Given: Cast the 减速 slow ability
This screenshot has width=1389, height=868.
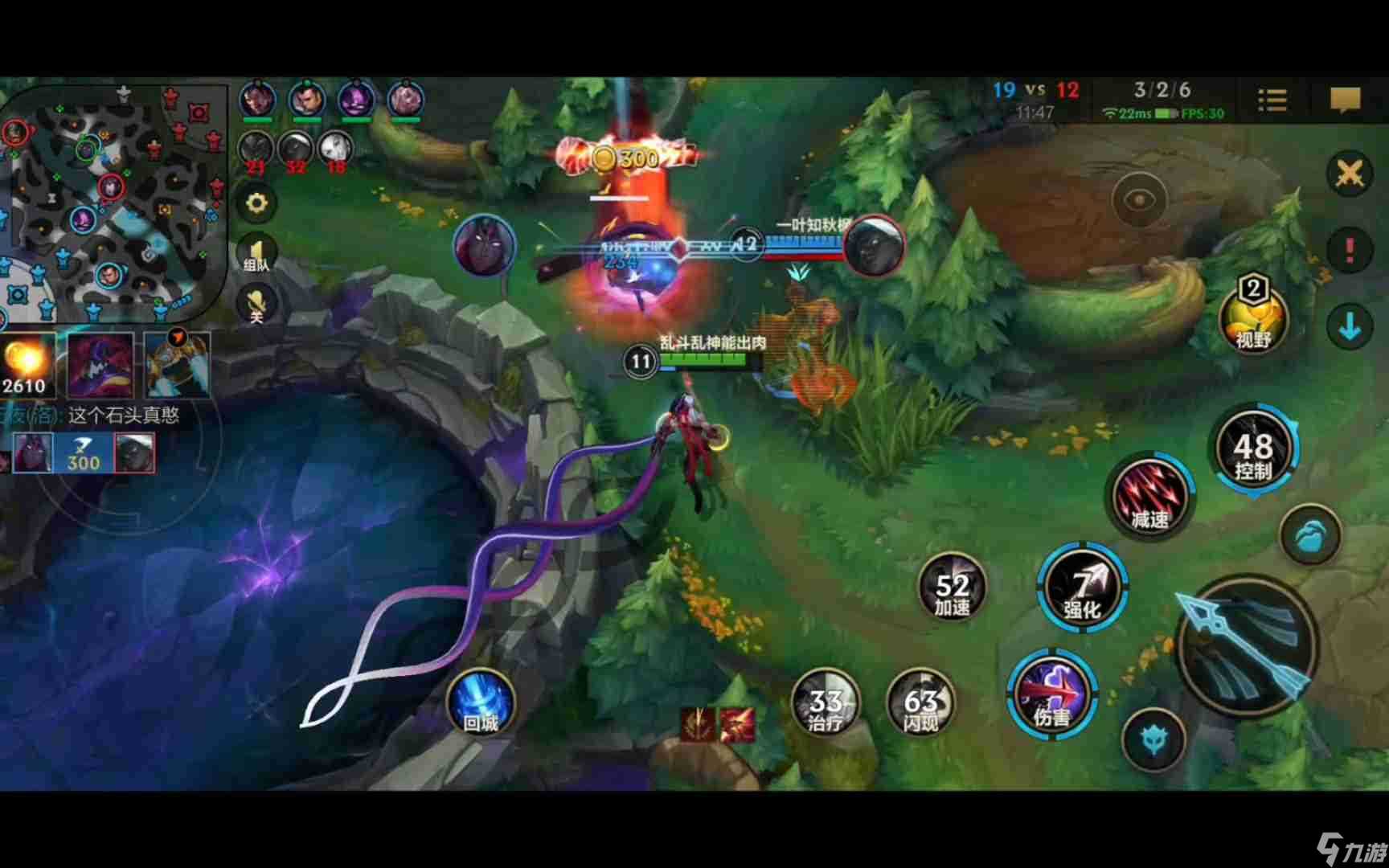Looking at the screenshot, I should (x=1149, y=497).
